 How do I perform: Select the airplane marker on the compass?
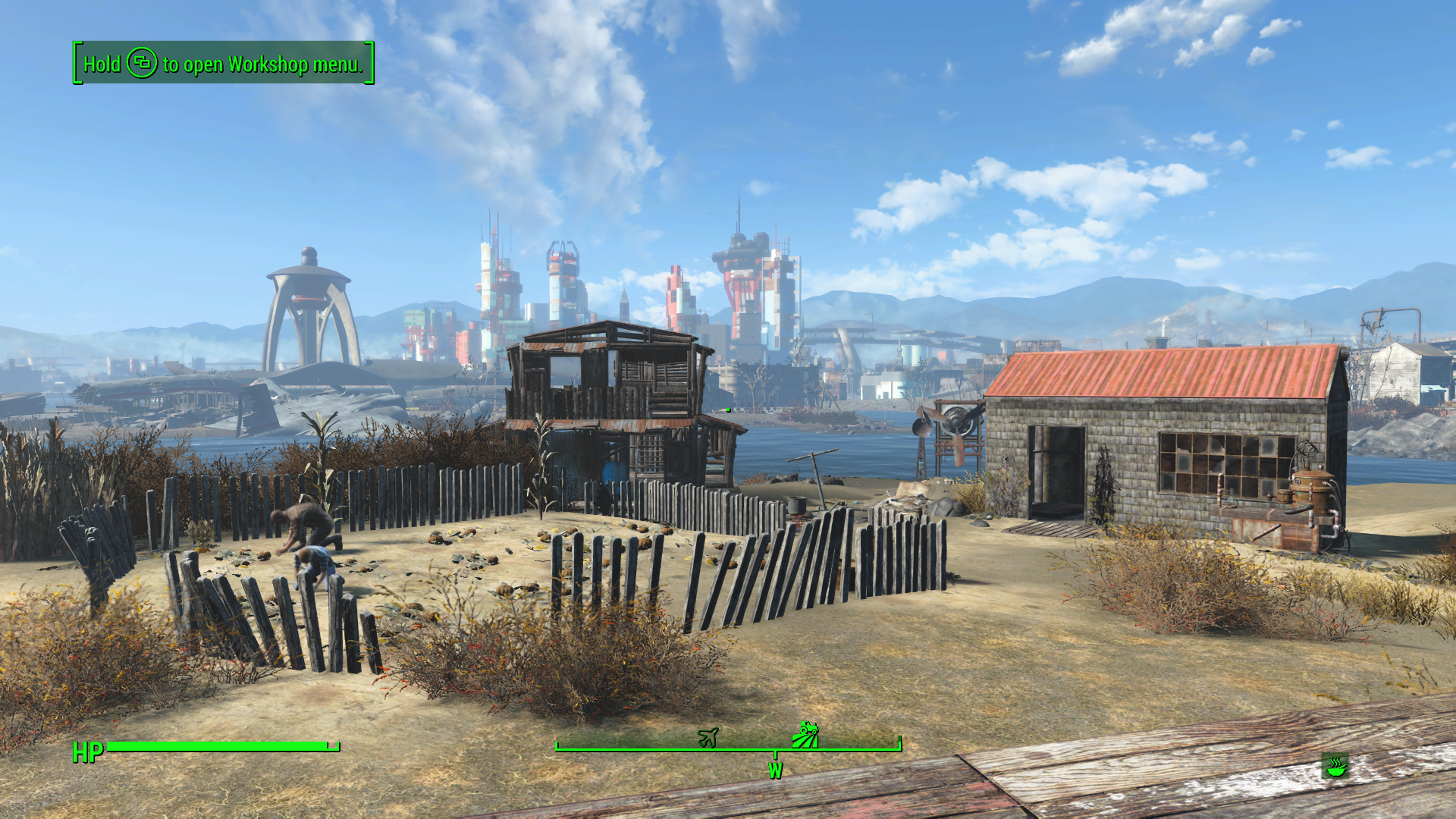pyautogui.click(x=708, y=736)
